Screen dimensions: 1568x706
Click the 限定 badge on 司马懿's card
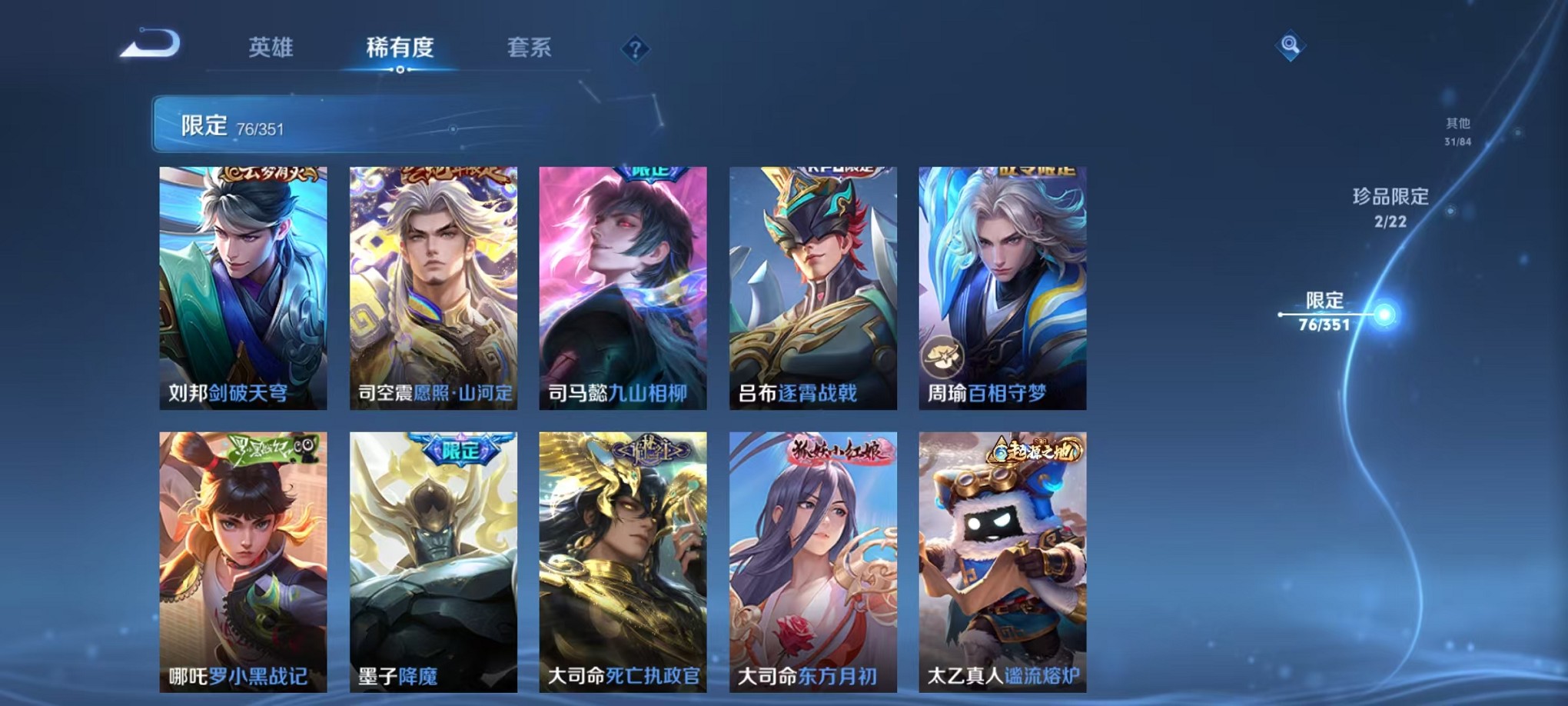pyautogui.click(x=648, y=172)
